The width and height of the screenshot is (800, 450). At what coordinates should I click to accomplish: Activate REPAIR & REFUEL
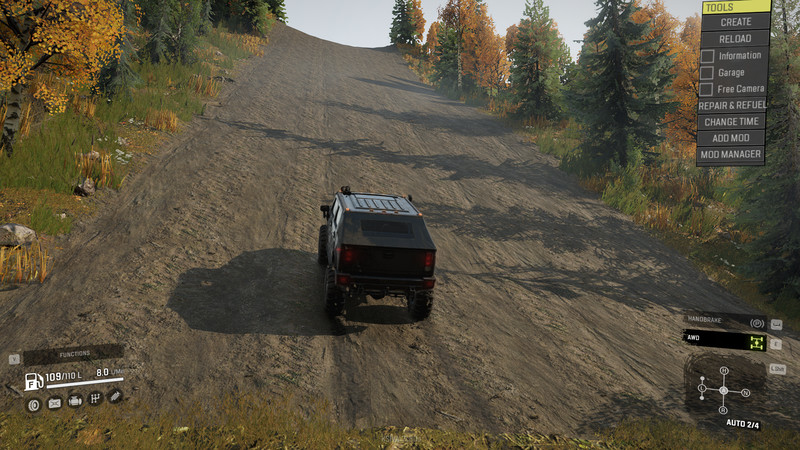coord(733,105)
